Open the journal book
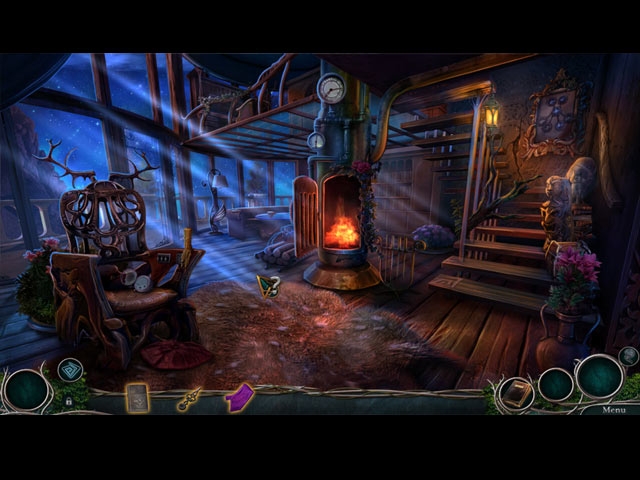 click(516, 392)
